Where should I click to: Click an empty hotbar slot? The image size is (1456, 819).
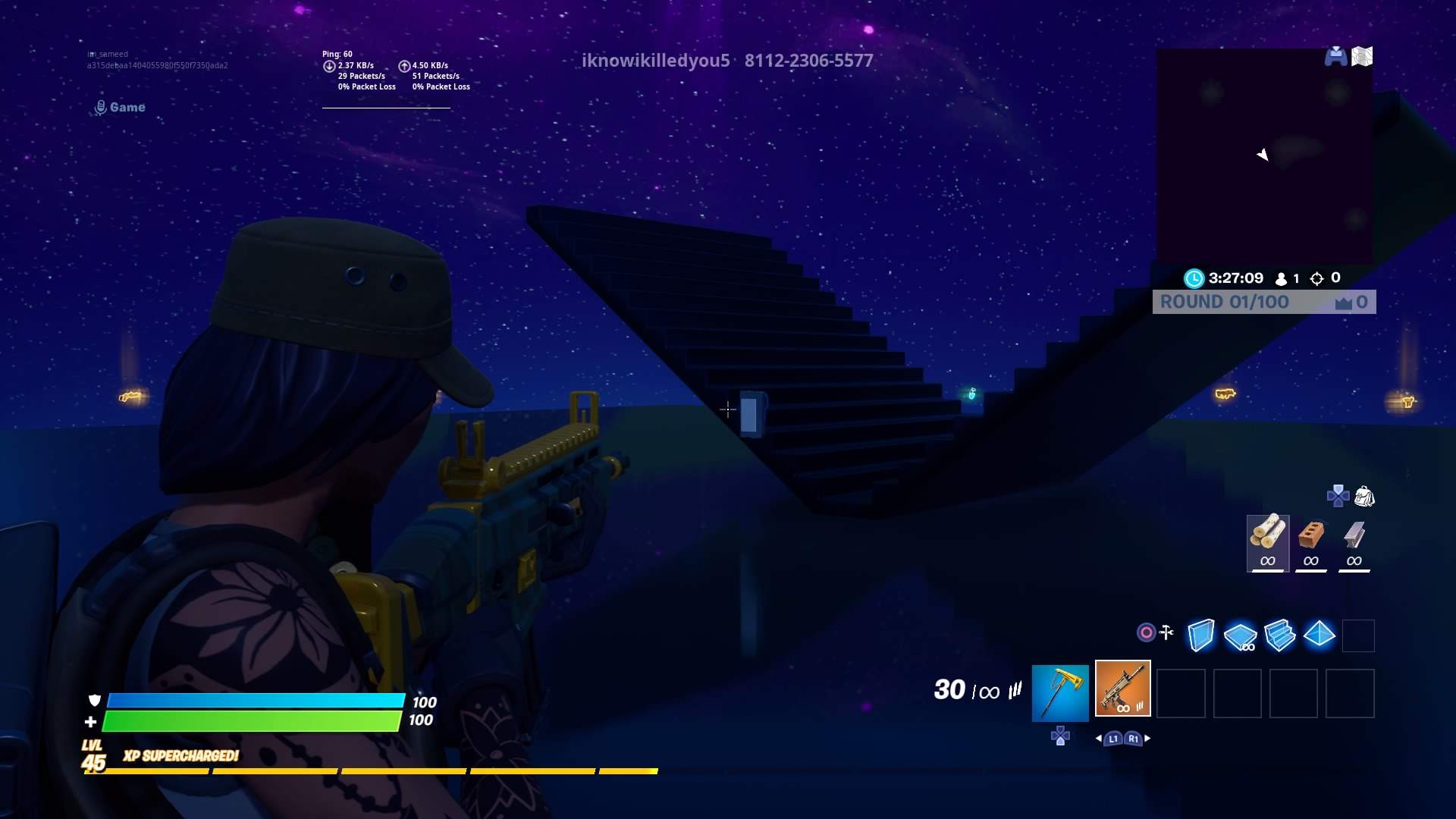coord(1183,694)
